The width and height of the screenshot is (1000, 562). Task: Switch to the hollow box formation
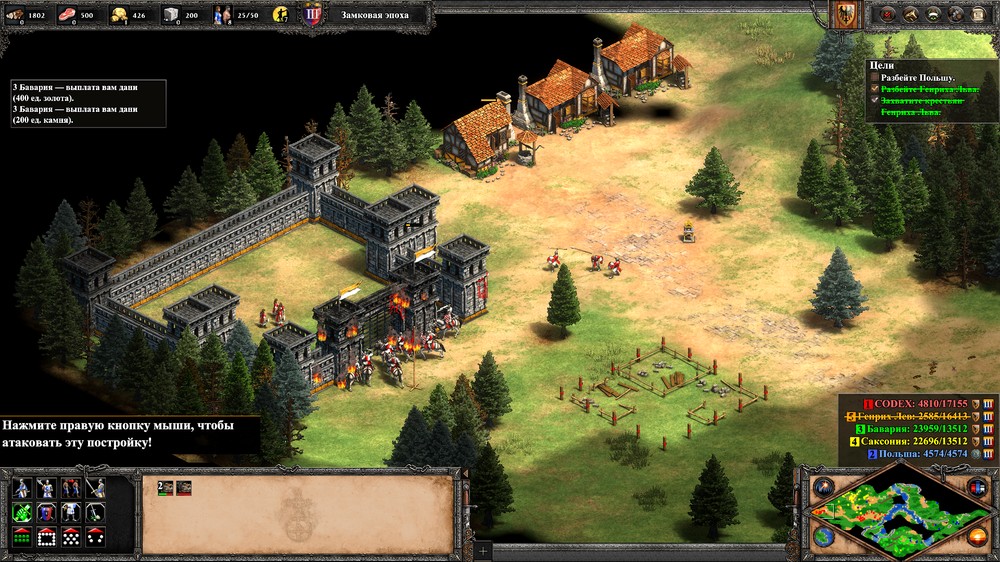[x=45, y=536]
